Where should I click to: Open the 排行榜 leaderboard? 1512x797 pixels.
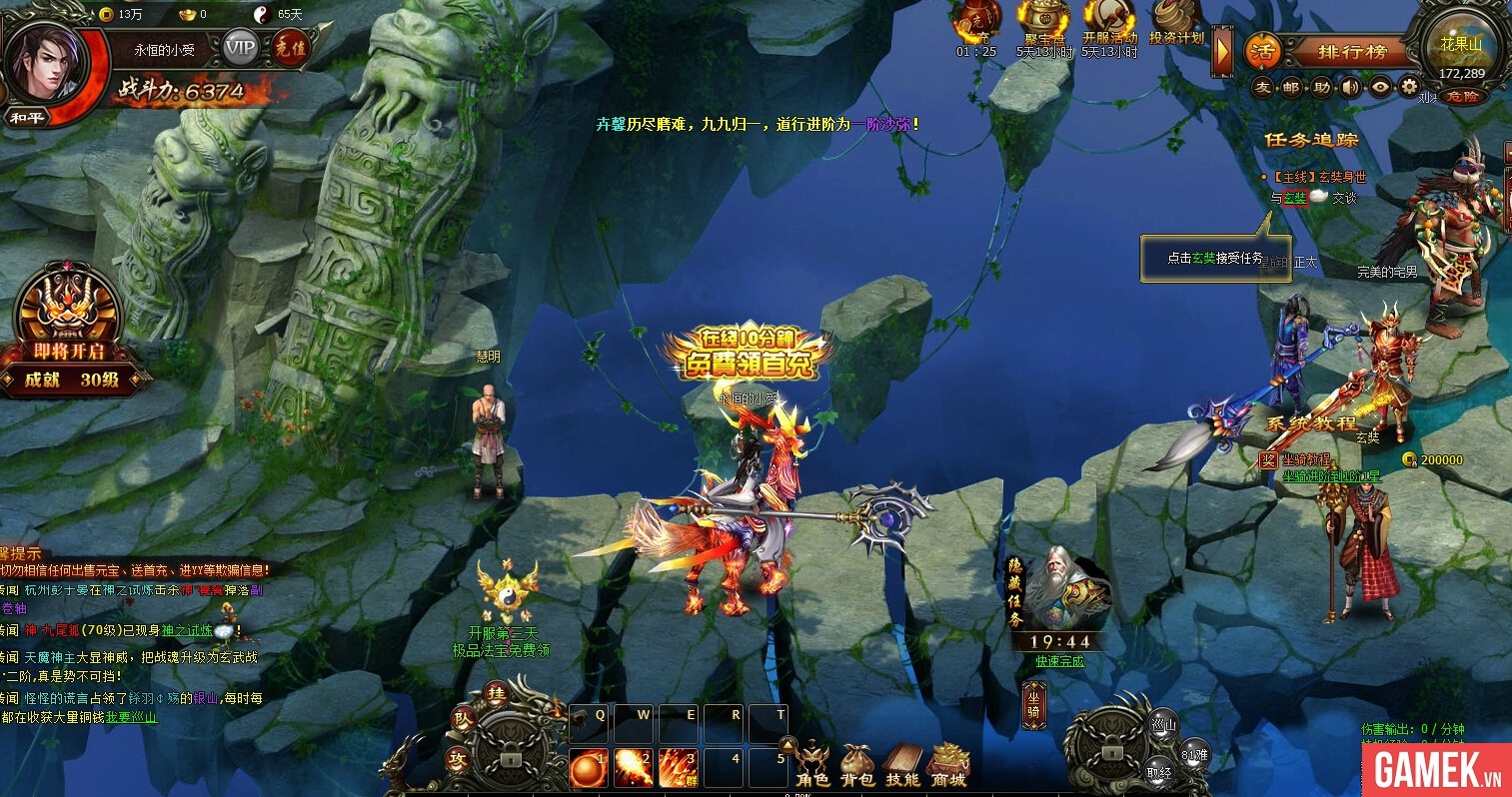point(1351,52)
